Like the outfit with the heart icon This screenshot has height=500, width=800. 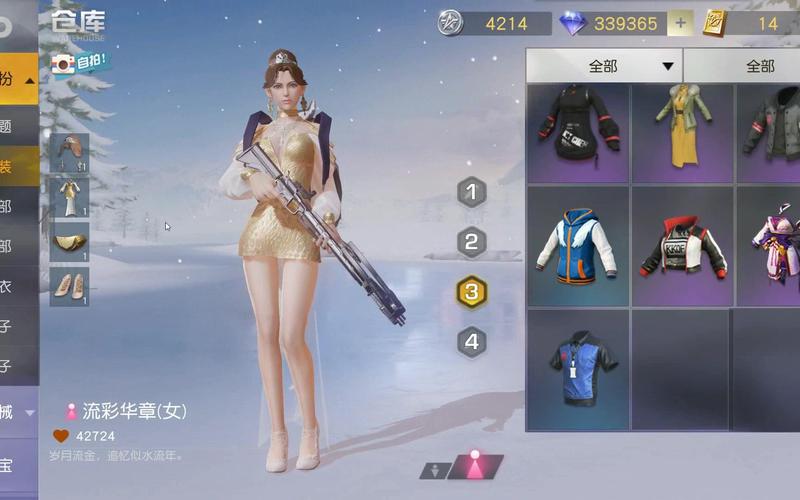pos(61,436)
